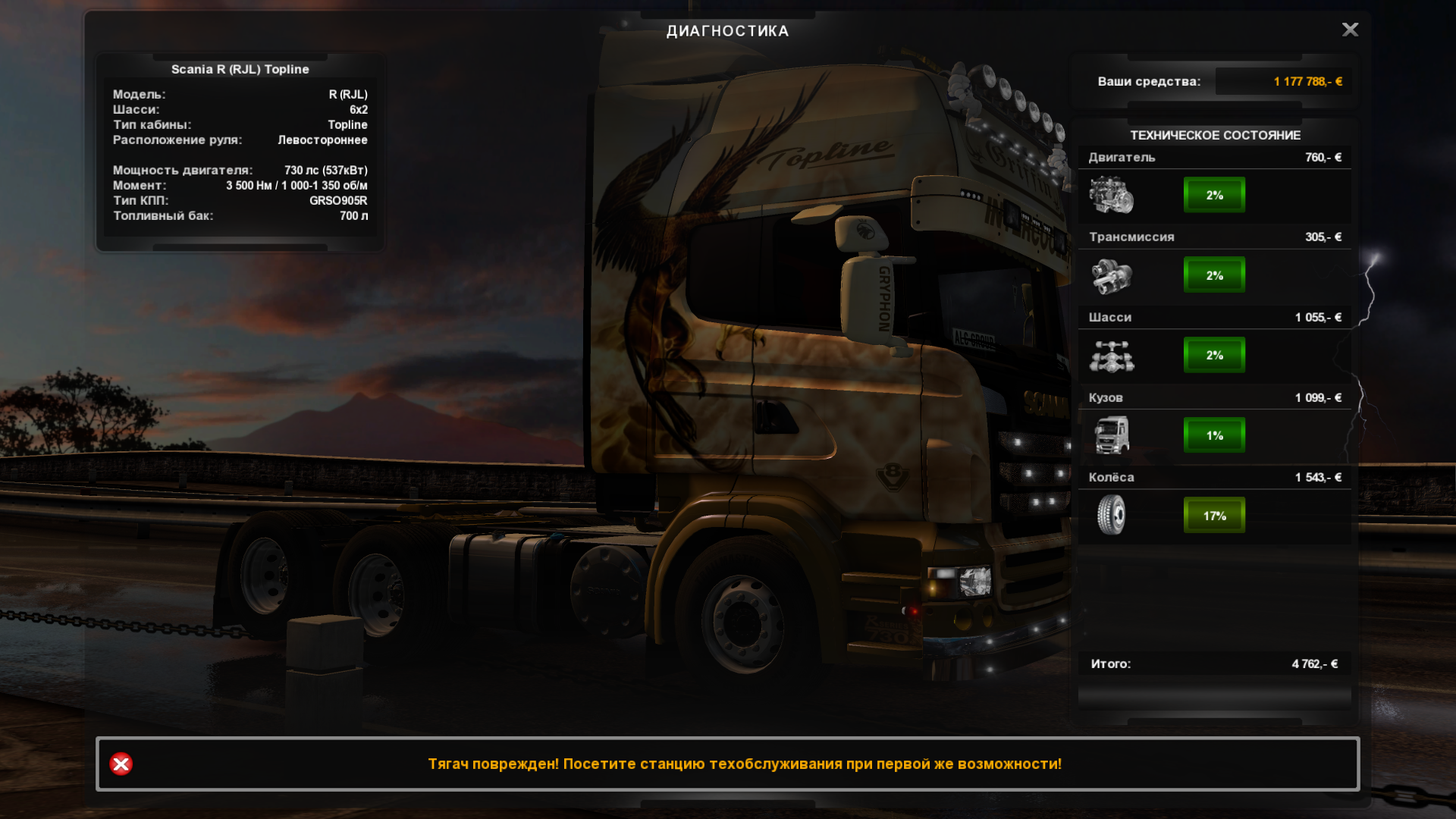1456x819 pixels.
Task: Click the engine part icon
Action: (x=1111, y=195)
